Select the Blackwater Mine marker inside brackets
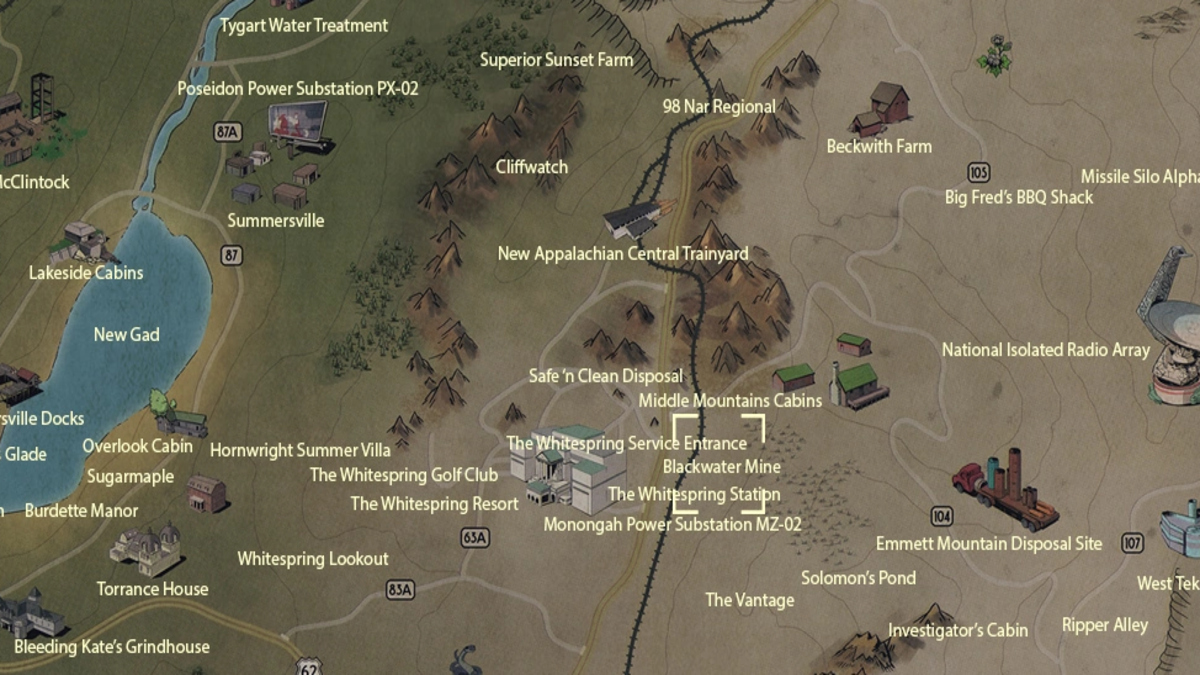Viewport: 1200px width, 675px height. click(x=720, y=466)
